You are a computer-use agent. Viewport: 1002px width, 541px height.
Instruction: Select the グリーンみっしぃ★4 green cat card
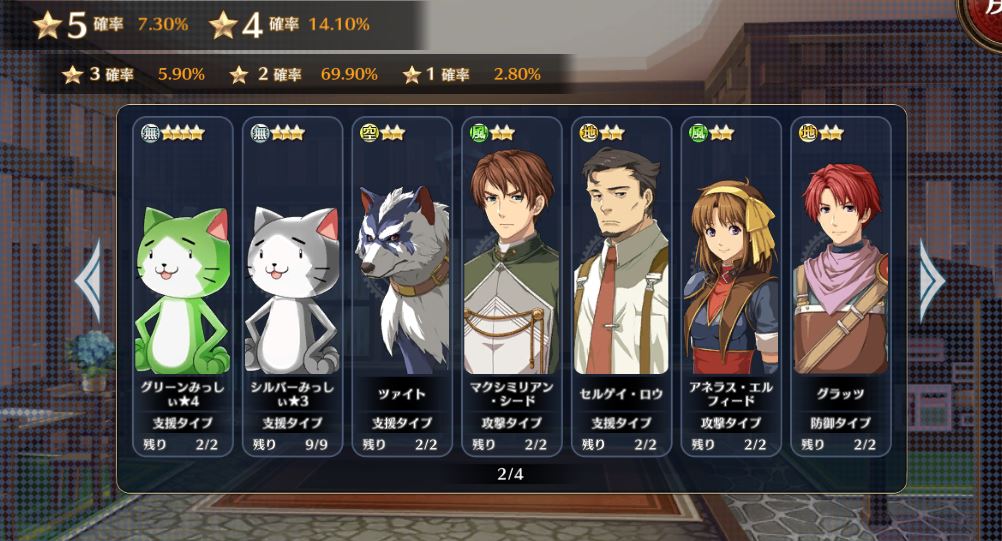[182, 287]
